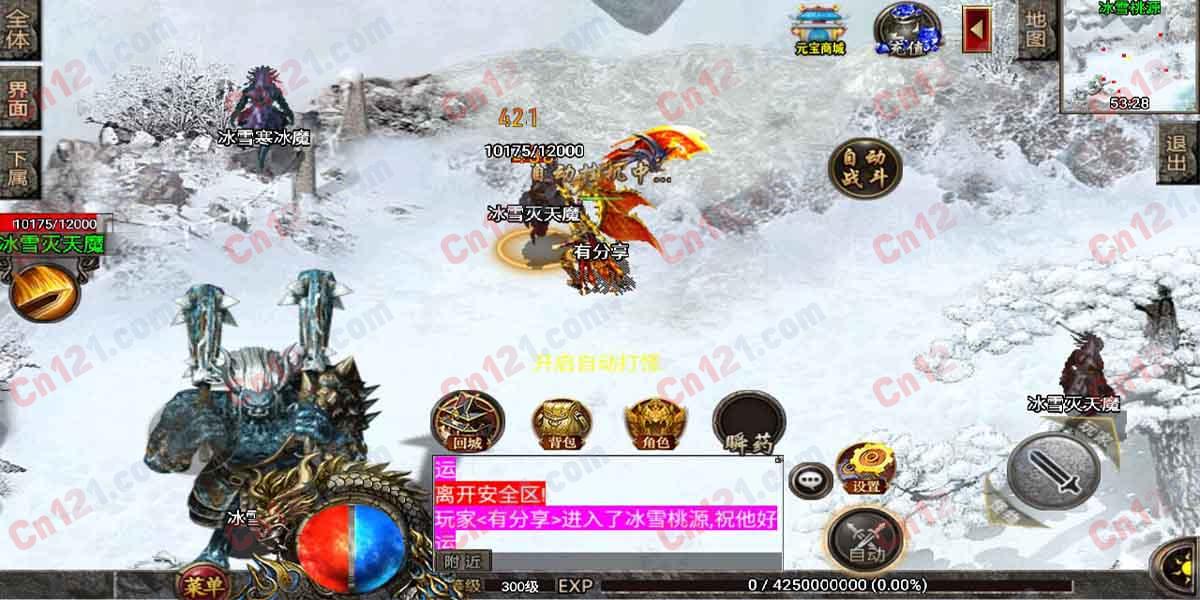This screenshot has width=1200, height=600.
Task: Toggle the 自动战斗 auto-battle button
Action: (x=864, y=168)
